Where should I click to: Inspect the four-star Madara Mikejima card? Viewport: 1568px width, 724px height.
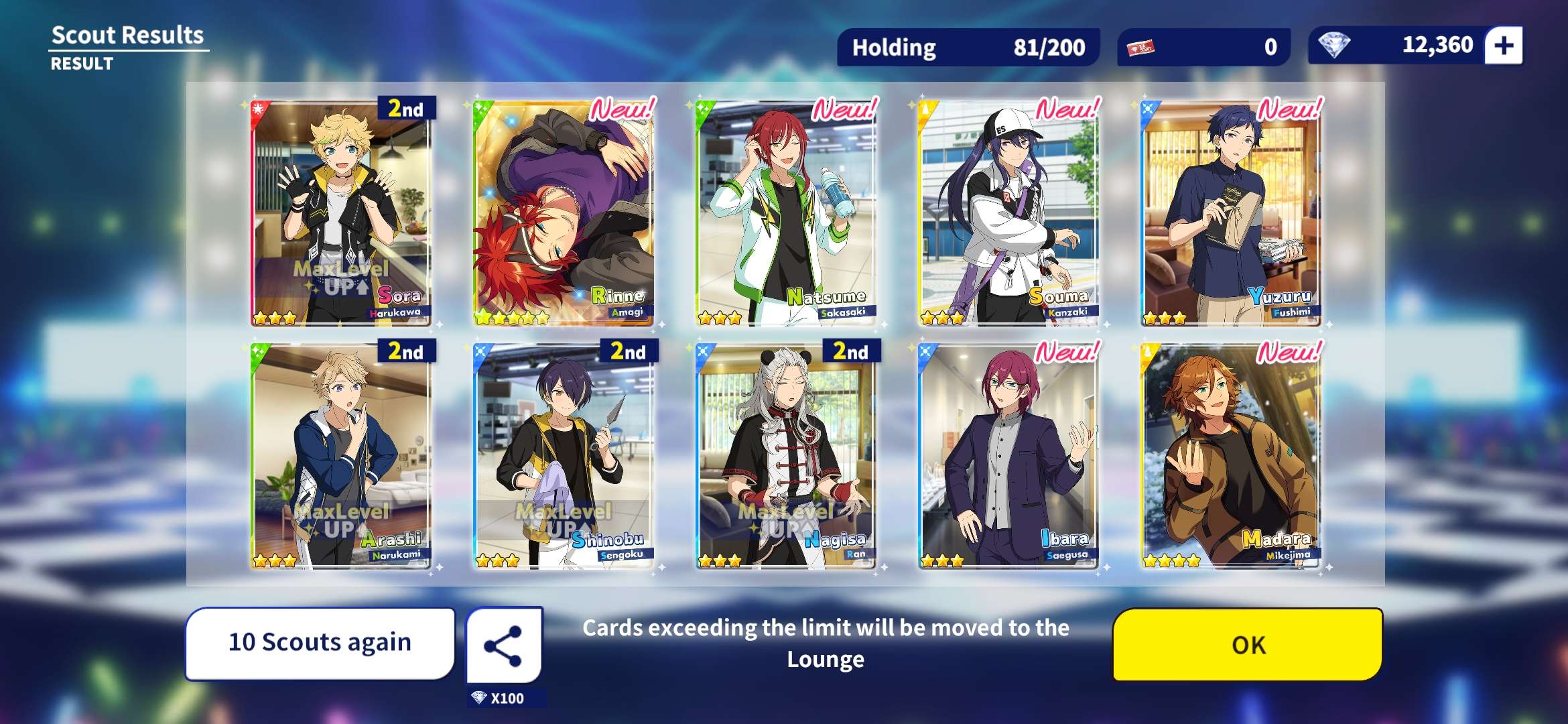coord(1231,456)
